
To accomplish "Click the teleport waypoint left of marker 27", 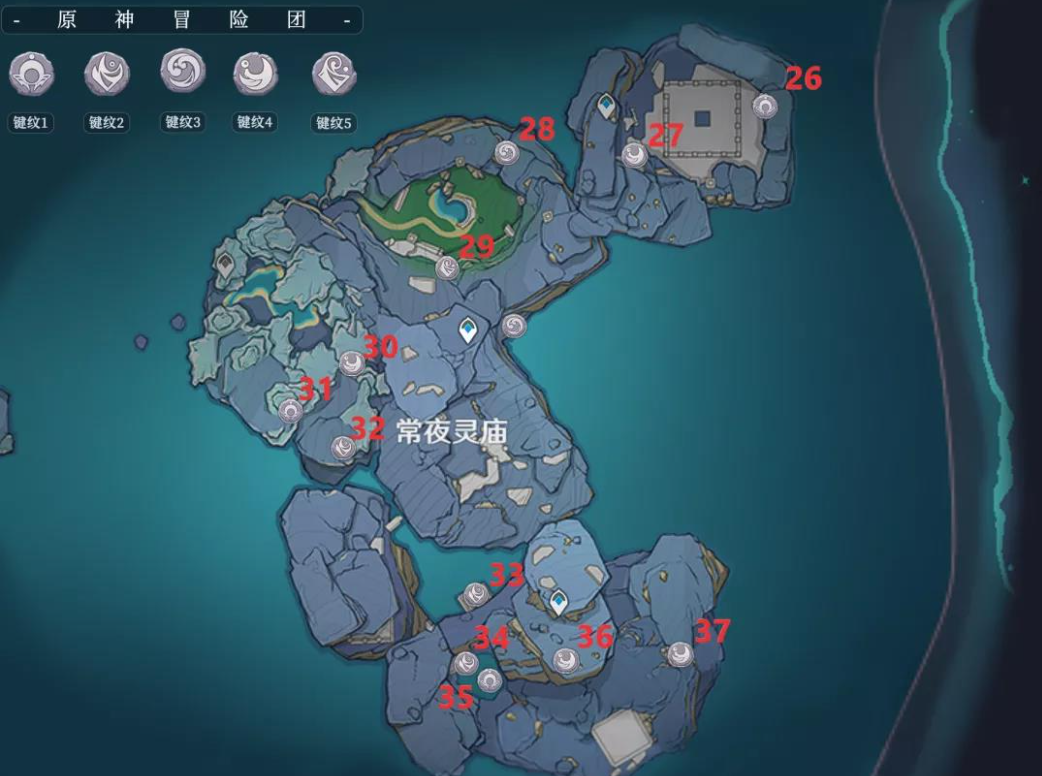I will click(x=606, y=104).
